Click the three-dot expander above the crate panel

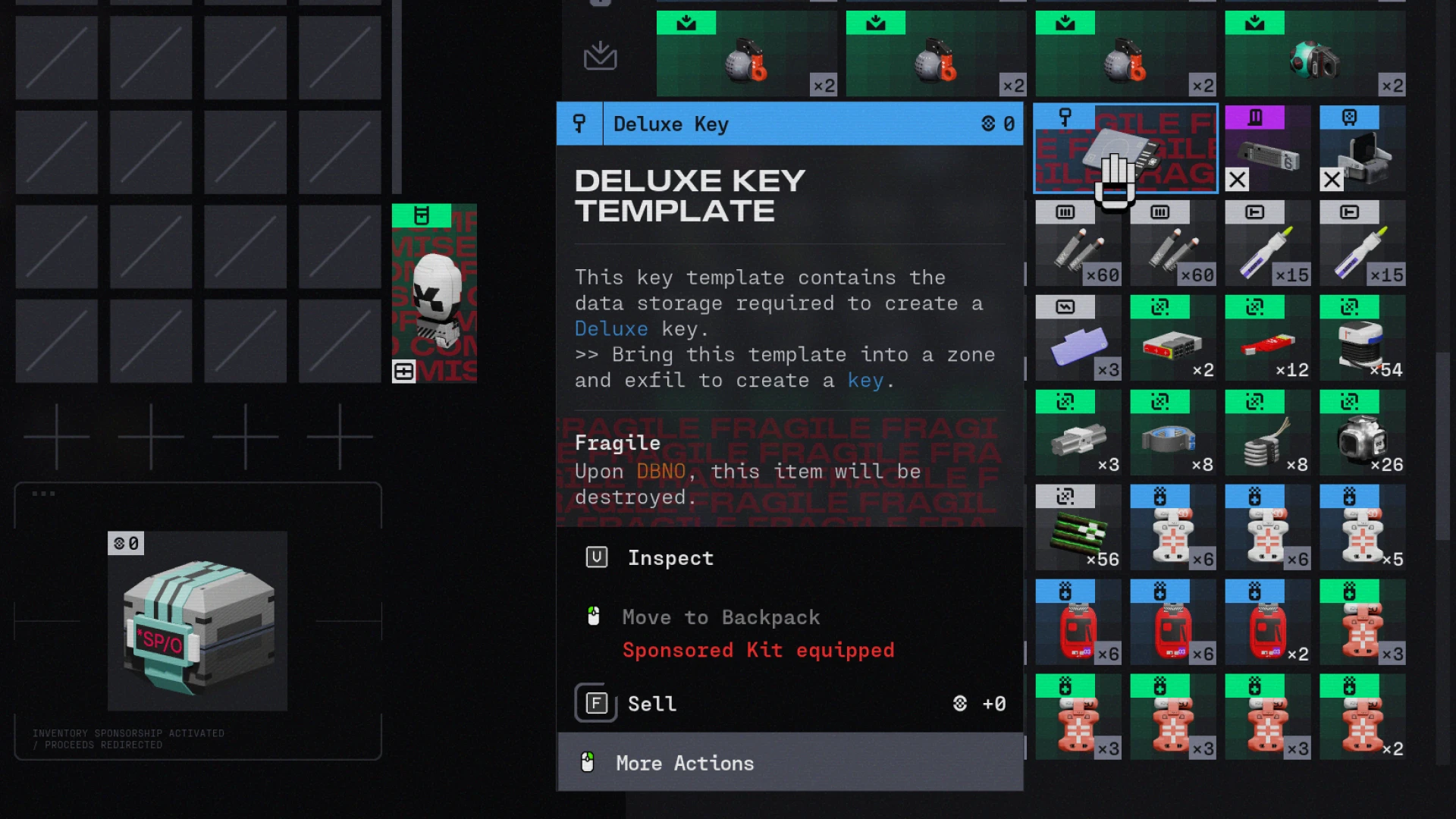(x=43, y=493)
